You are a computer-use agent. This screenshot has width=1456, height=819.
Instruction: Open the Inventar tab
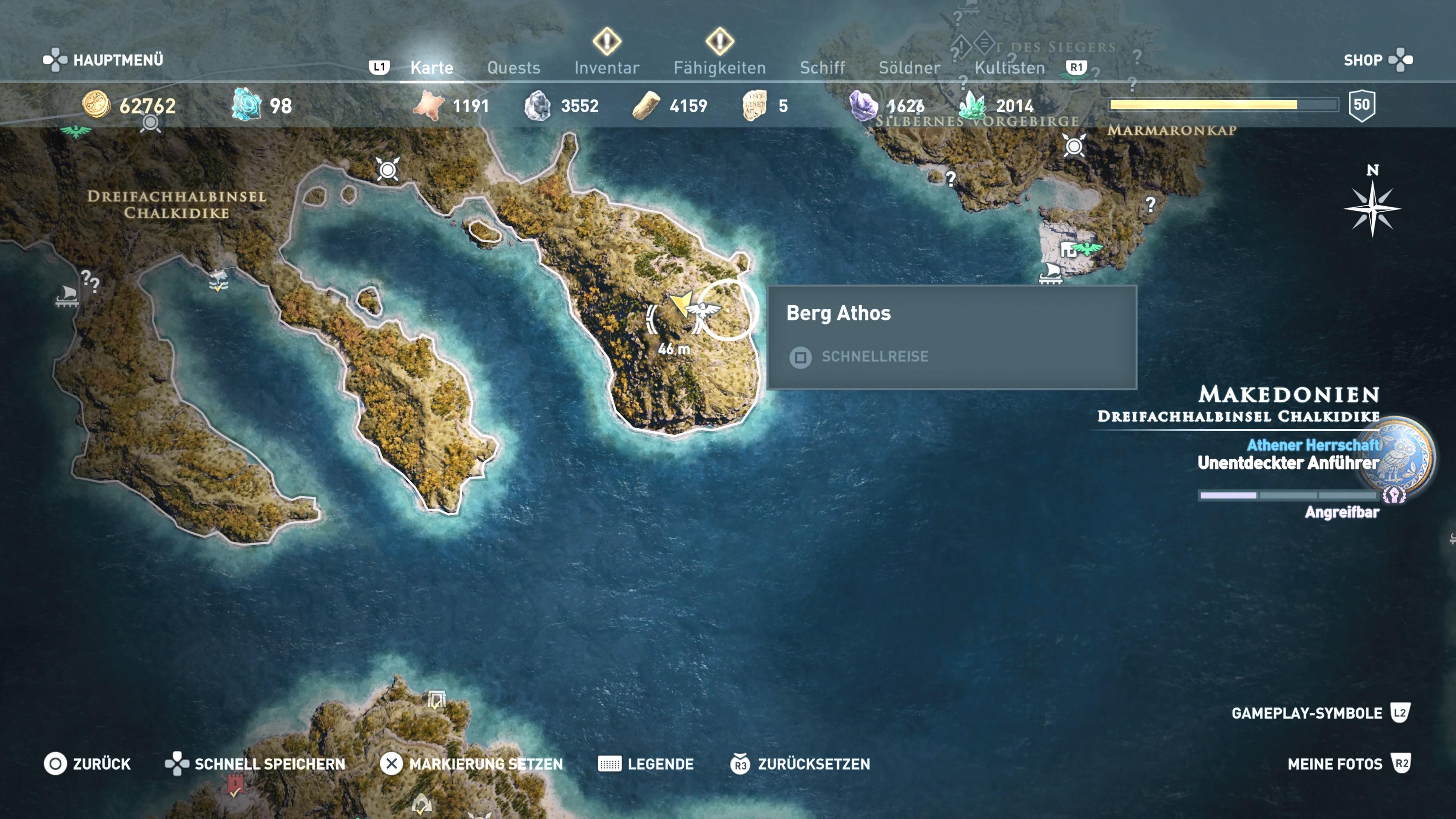(x=607, y=68)
